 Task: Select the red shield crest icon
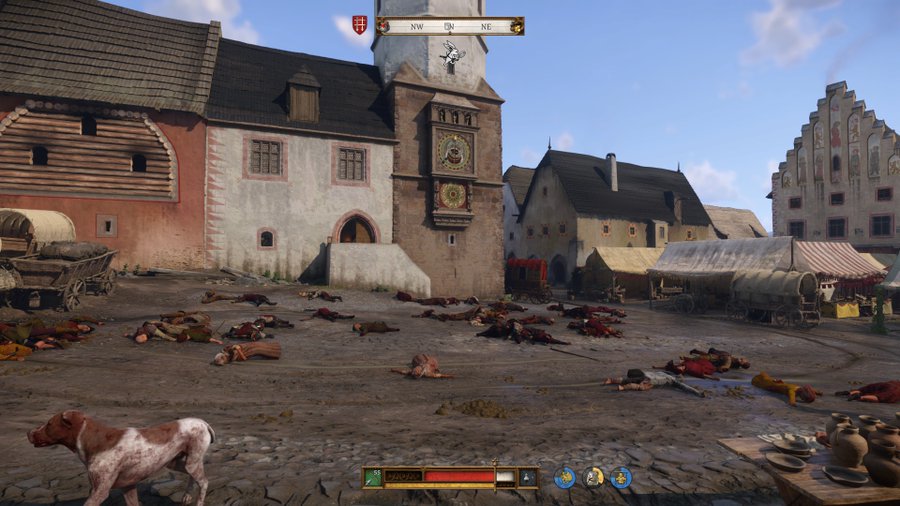360,25
